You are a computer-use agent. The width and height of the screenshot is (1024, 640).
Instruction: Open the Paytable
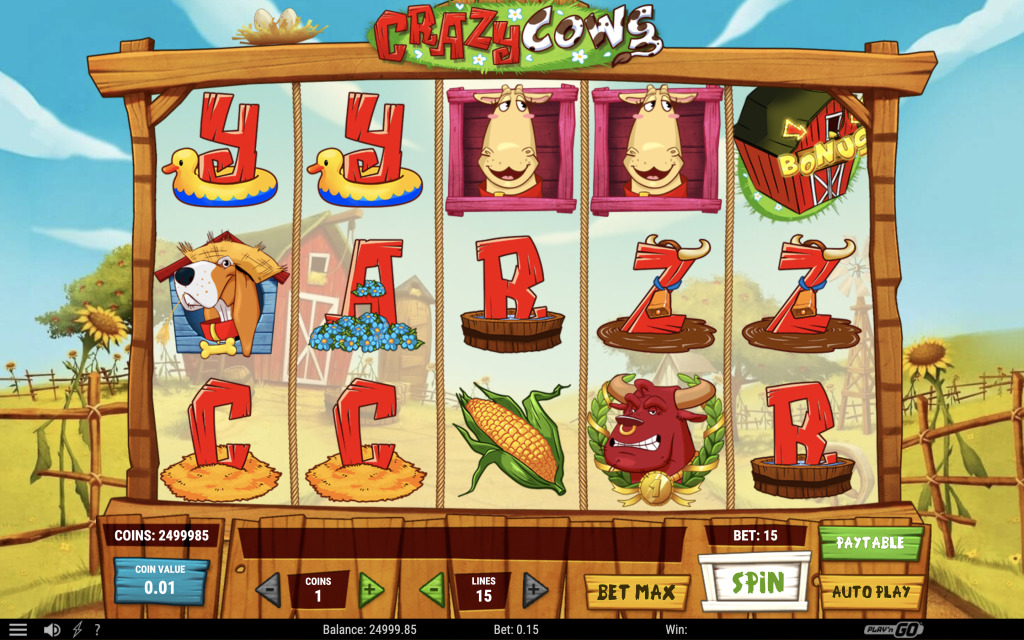[870, 543]
